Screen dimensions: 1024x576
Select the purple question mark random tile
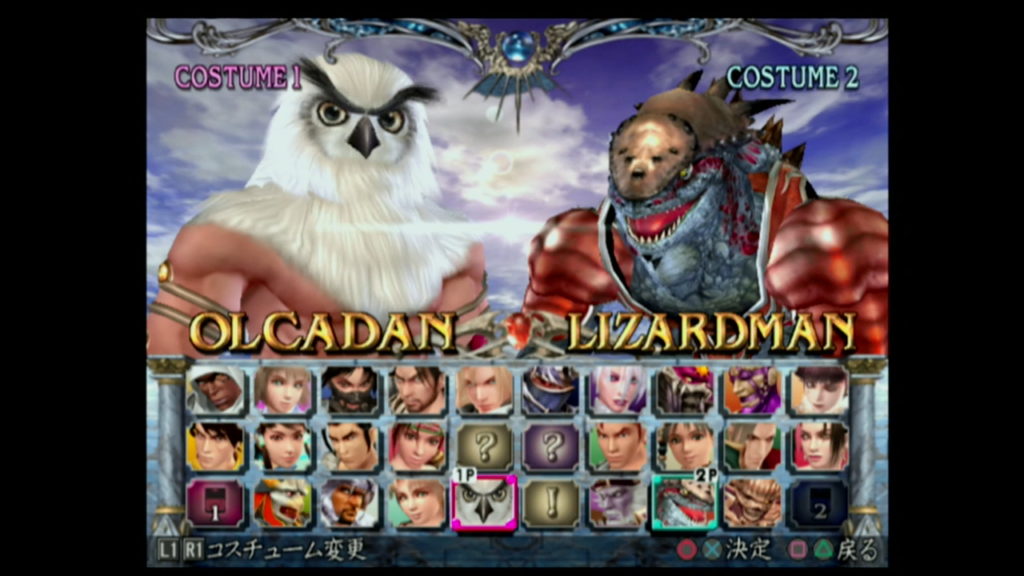point(551,446)
